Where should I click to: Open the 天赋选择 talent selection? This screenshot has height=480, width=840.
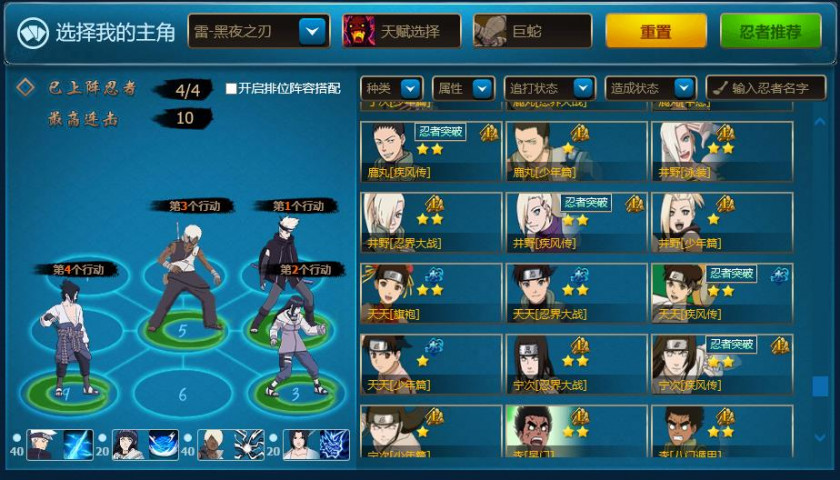click(401, 32)
